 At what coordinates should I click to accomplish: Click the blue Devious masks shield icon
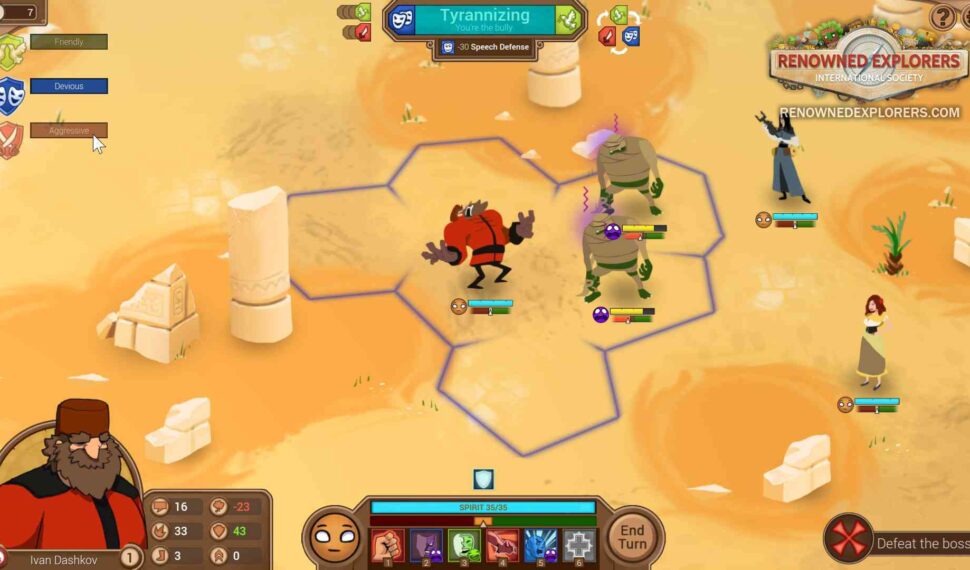[11, 96]
